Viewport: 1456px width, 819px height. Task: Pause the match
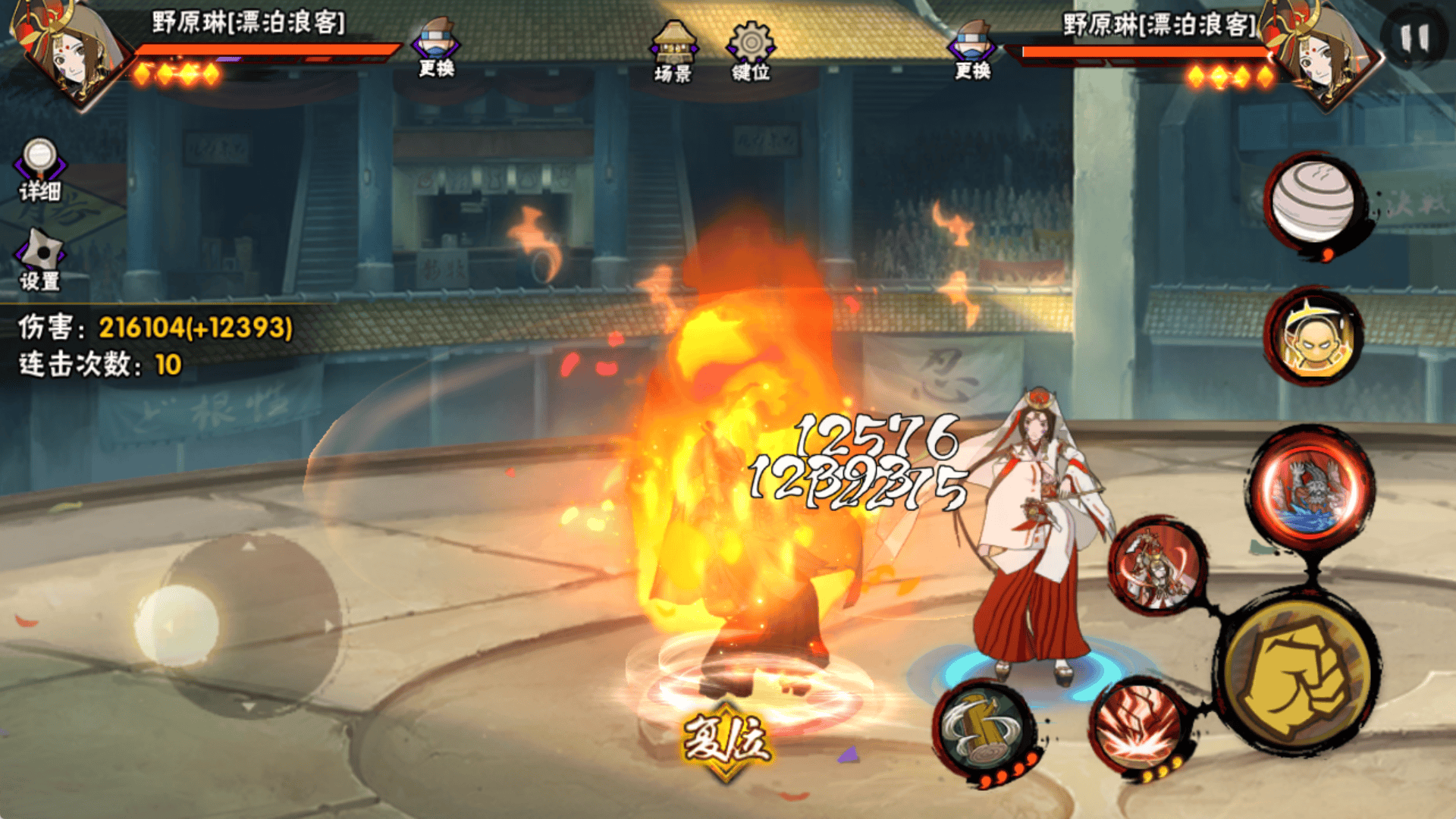point(1415,38)
